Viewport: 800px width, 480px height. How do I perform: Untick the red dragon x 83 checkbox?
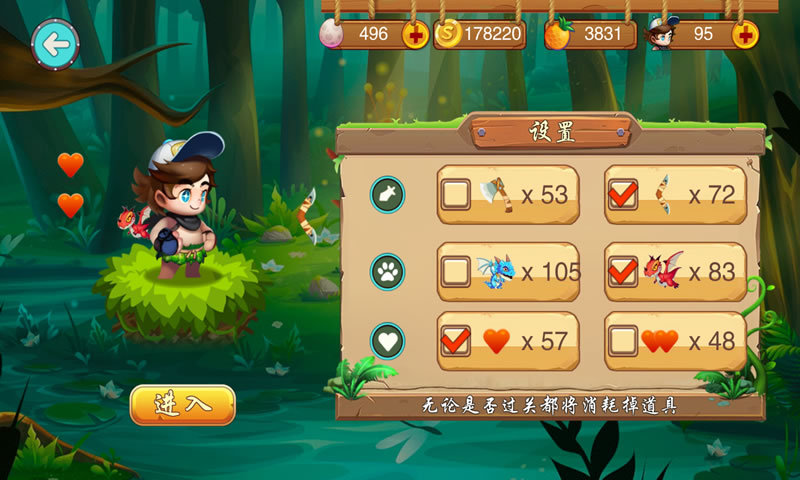point(623,271)
